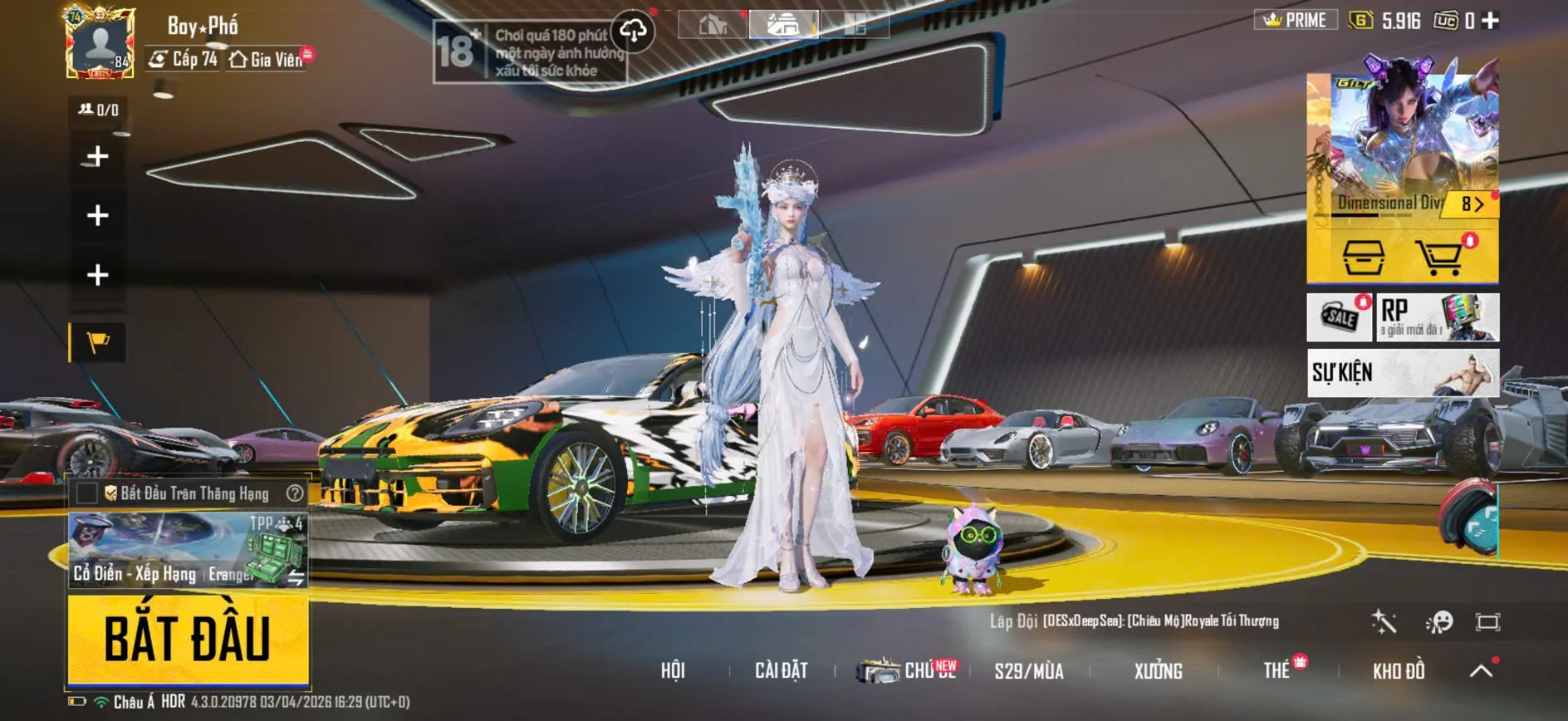Open the cloud download icon
This screenshot has height=721, width=1568.
pos(633,32)
